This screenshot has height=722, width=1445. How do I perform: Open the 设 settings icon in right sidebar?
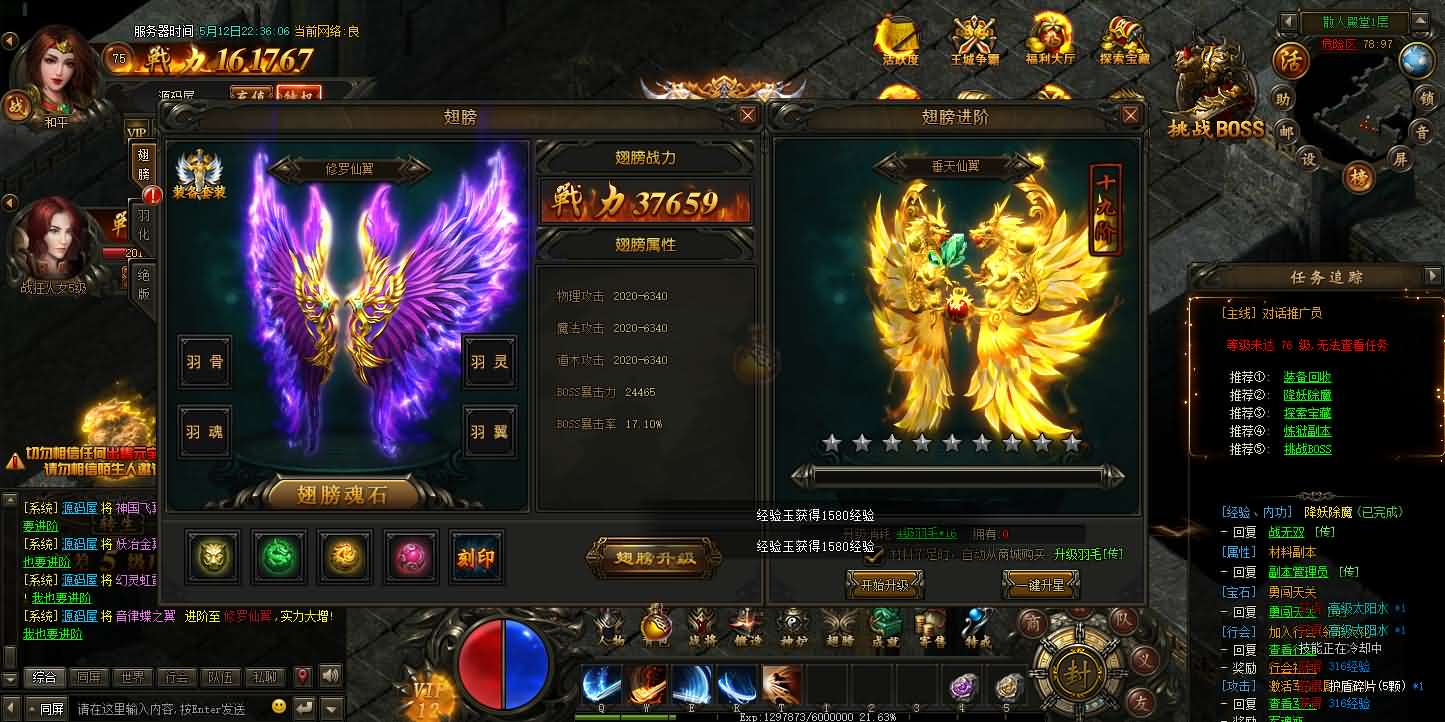click(1309, 158)
